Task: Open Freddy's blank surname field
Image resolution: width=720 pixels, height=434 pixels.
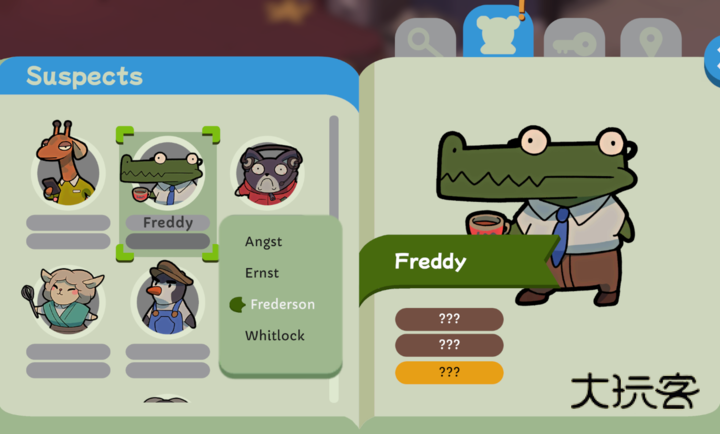Action: tap(168, 241)
